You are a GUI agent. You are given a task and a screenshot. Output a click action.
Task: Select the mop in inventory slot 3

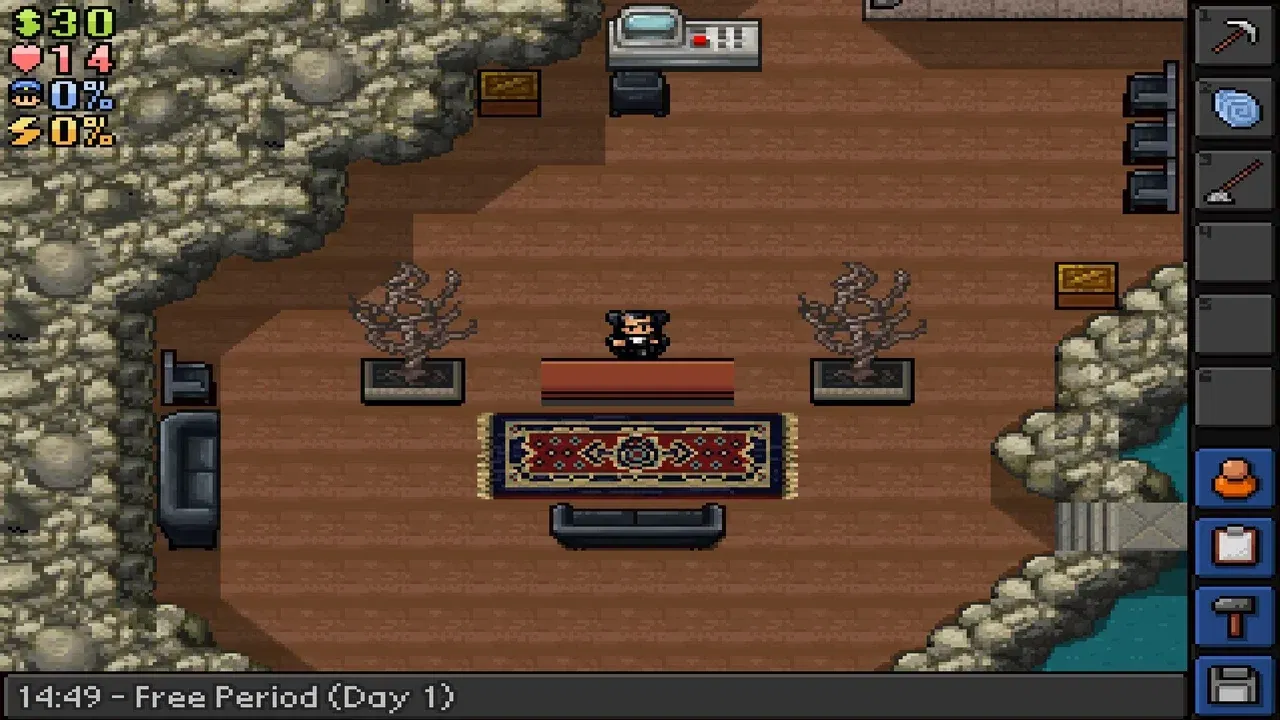1233,182
